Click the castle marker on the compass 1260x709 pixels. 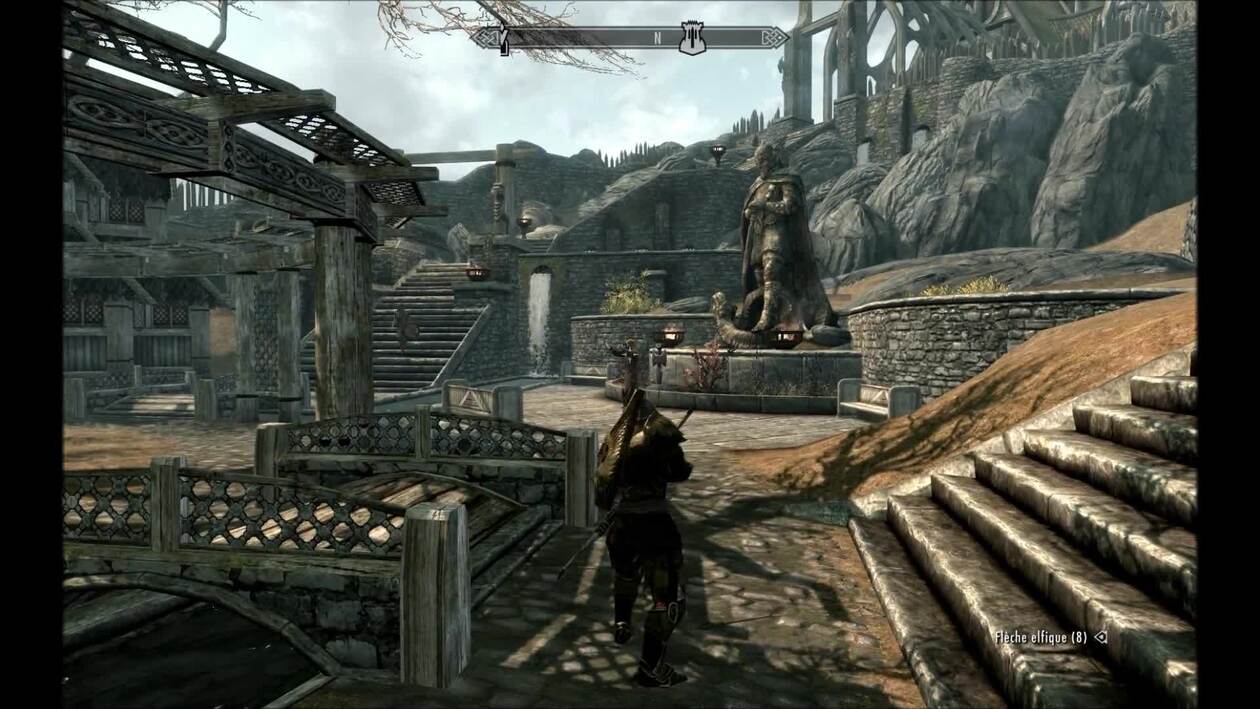click(690, 39)
